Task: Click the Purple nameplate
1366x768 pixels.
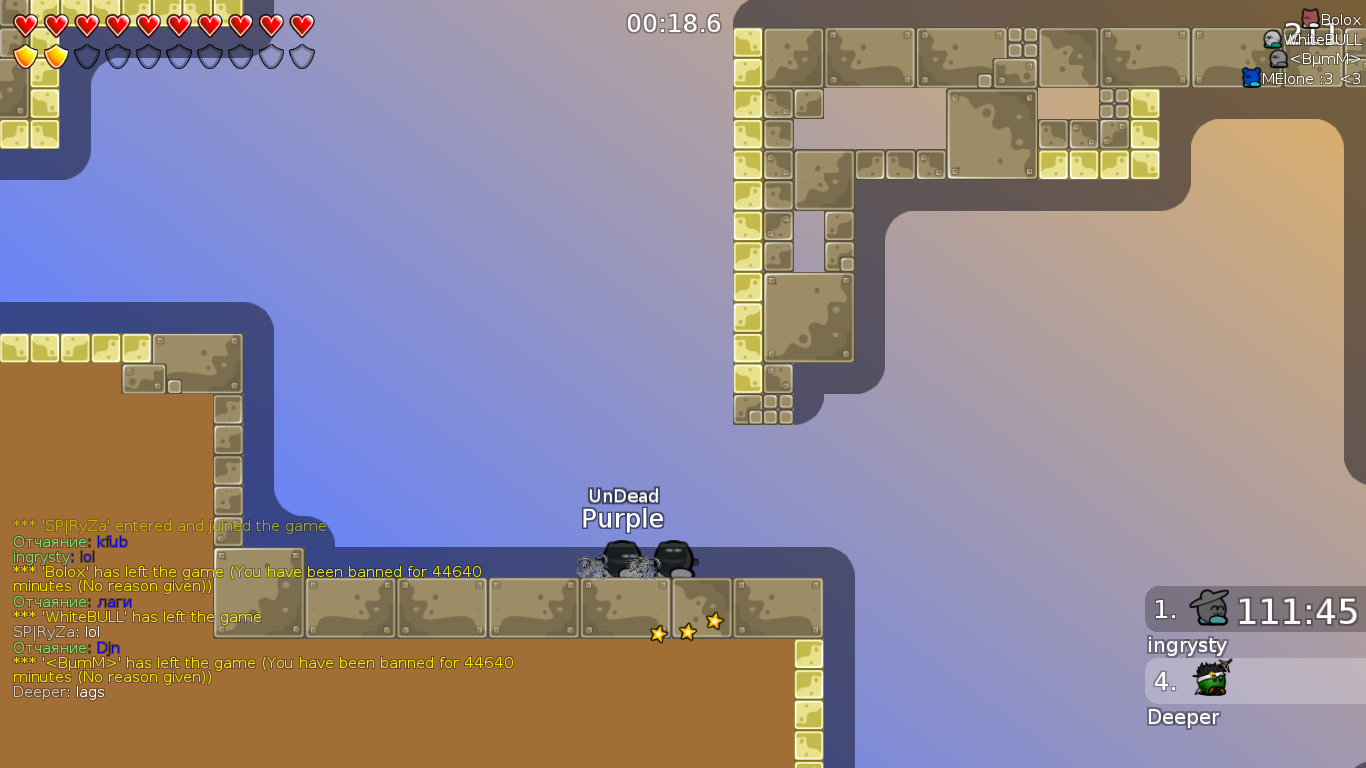Action: [x=623, y=519]
